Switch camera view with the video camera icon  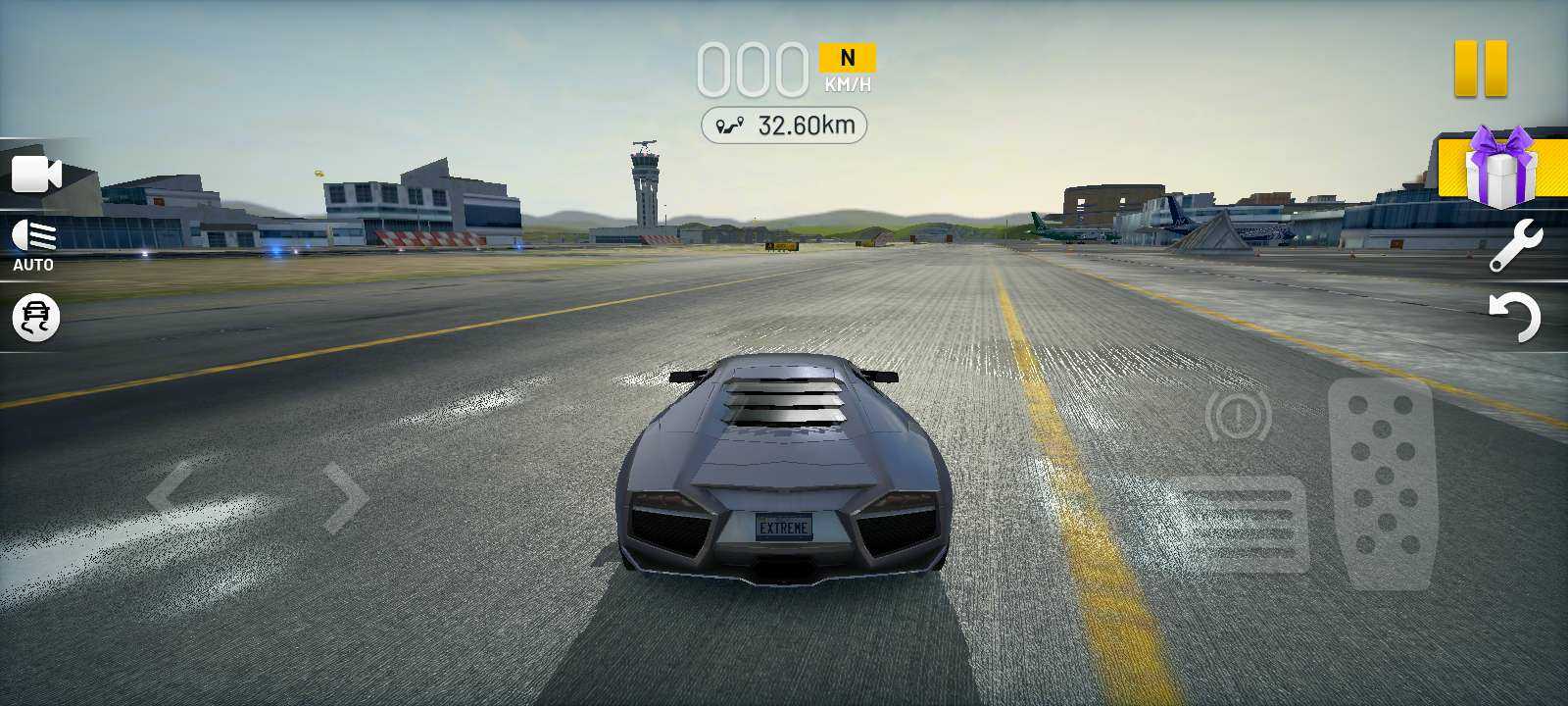point(36,176)
